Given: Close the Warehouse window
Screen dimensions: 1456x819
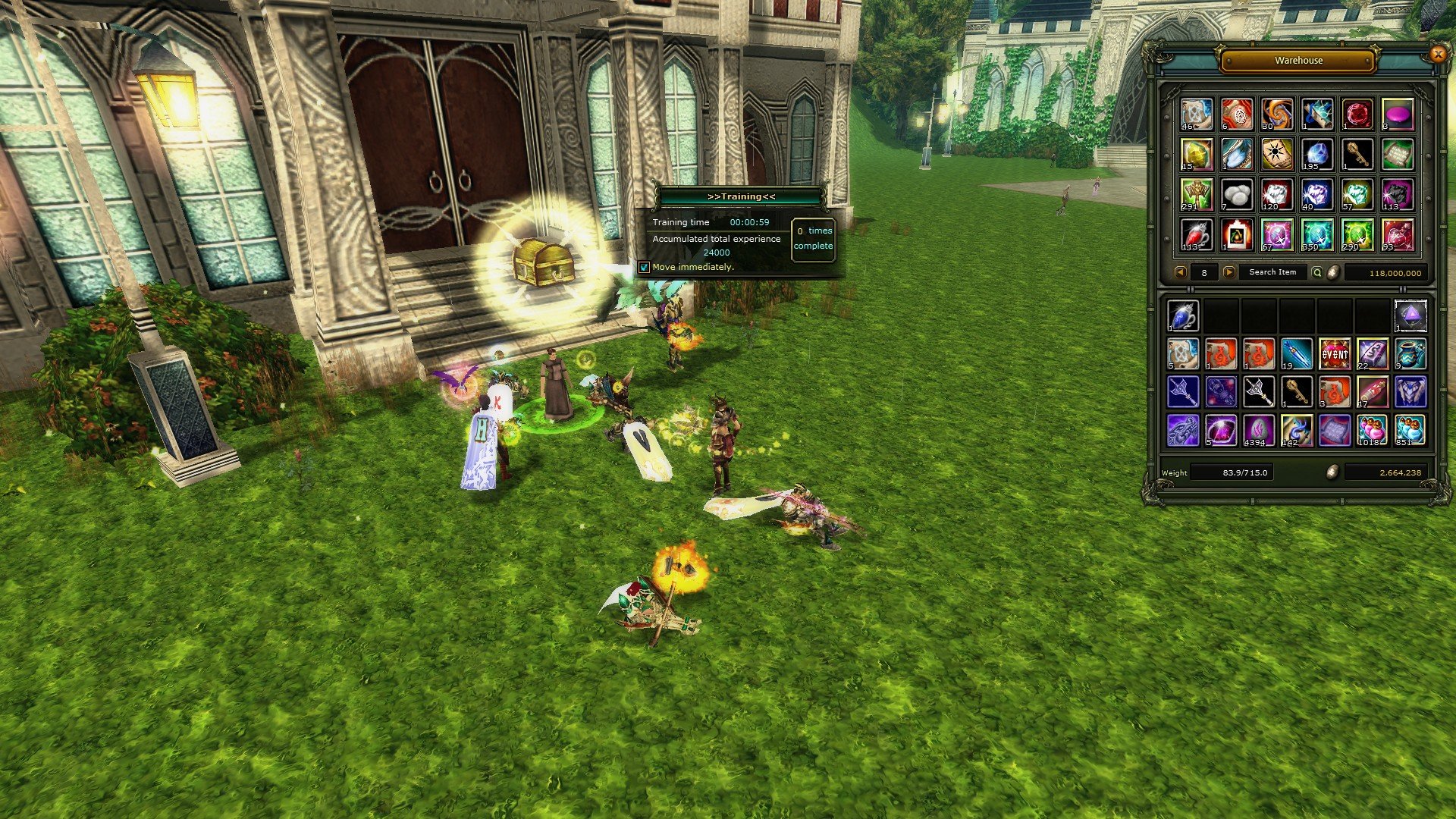Looking at the screenshot, I should pos(1437,54).
